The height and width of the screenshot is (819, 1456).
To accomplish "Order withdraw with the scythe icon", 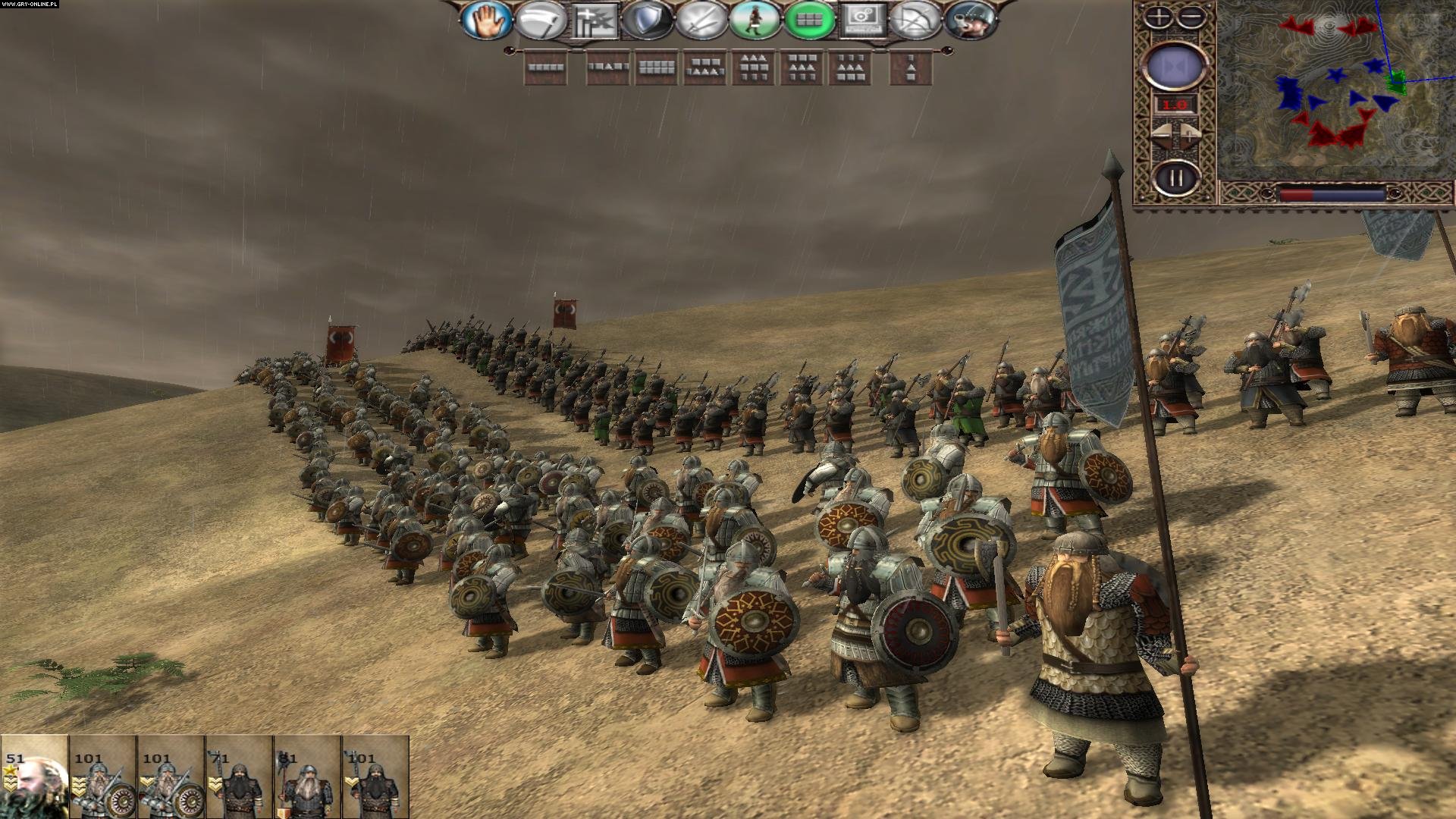I will (x=539, y=20).
